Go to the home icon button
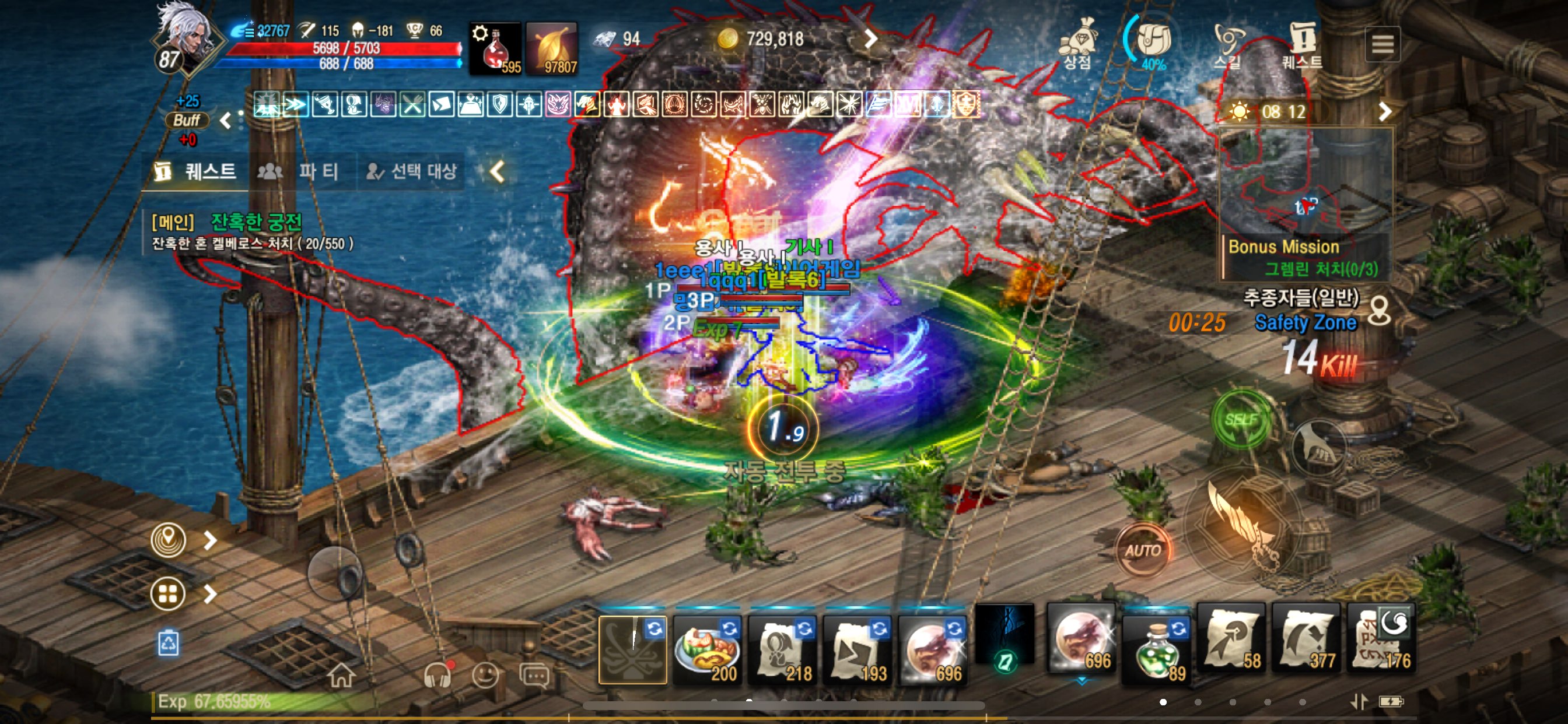1568x724 pixels. 341,676
